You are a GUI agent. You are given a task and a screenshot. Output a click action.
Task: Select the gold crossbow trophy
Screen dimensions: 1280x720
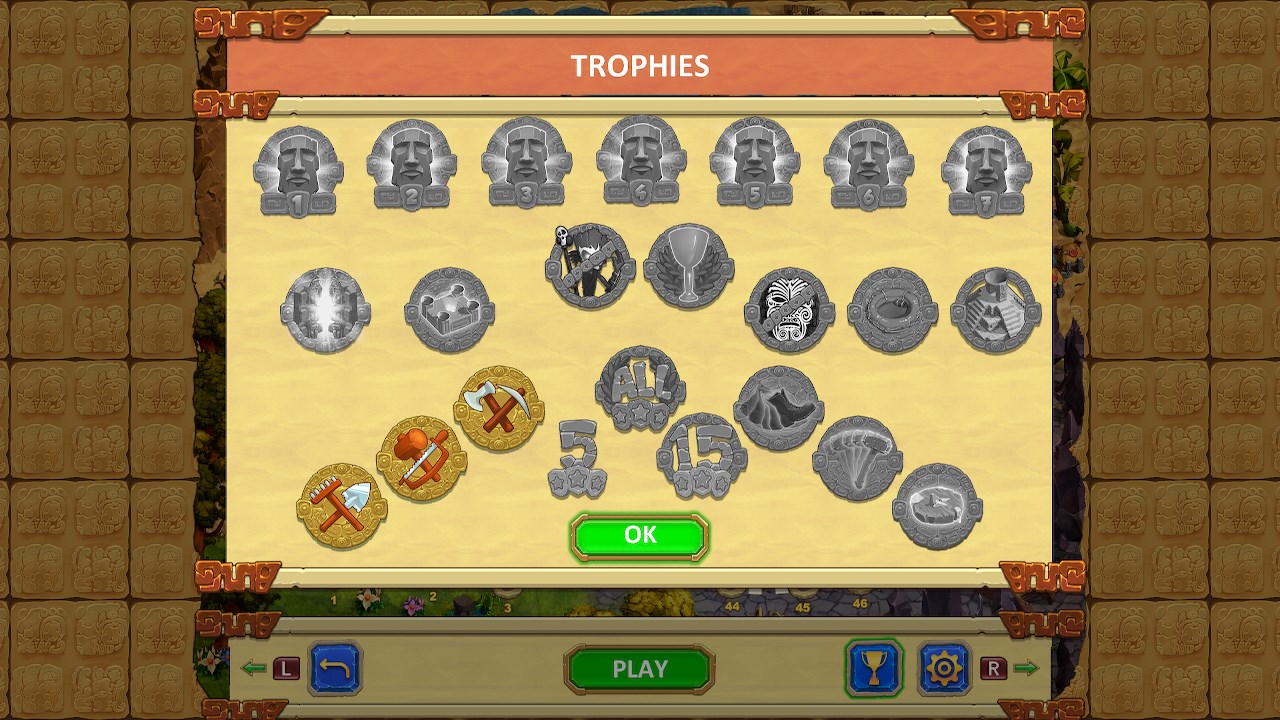(x=421, y=455)
